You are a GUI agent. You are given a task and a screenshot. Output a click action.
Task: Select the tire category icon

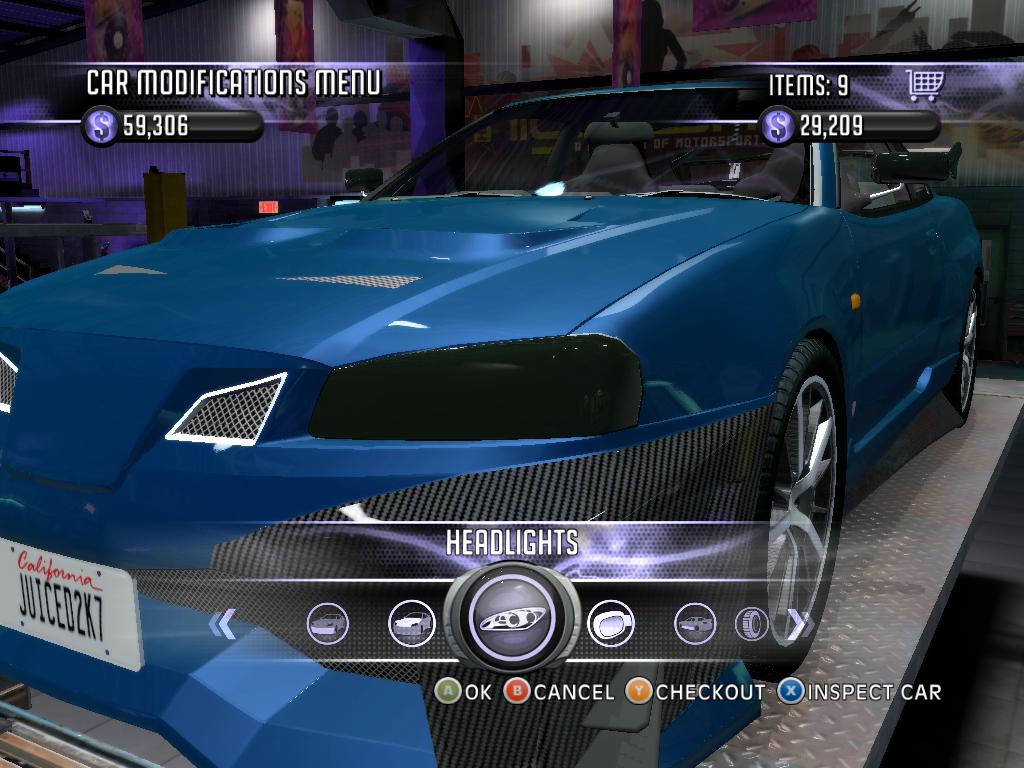pyautogui.click(x=752, y=625)
